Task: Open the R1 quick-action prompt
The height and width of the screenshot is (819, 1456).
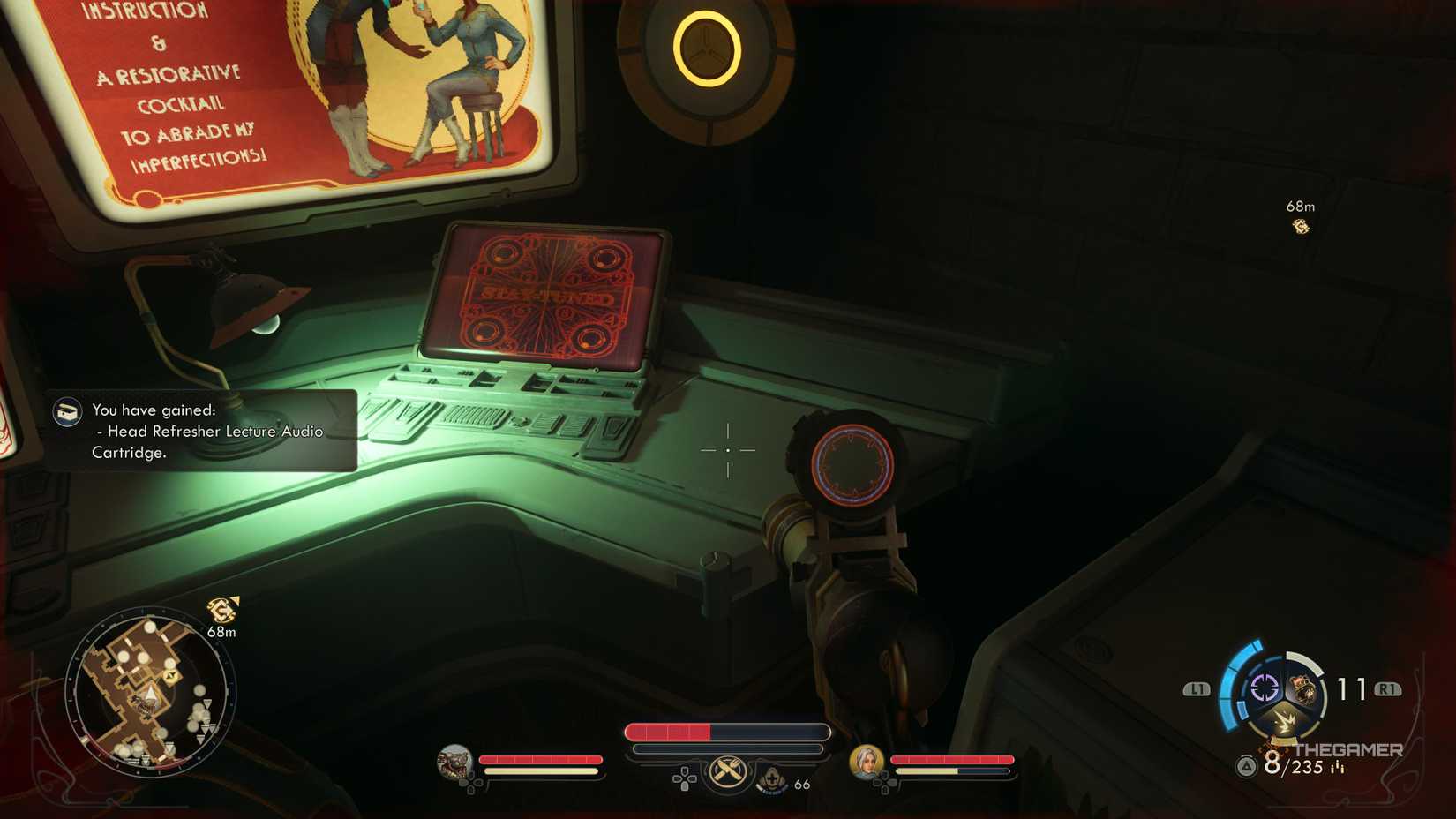Action: [x=1389, y=688]
